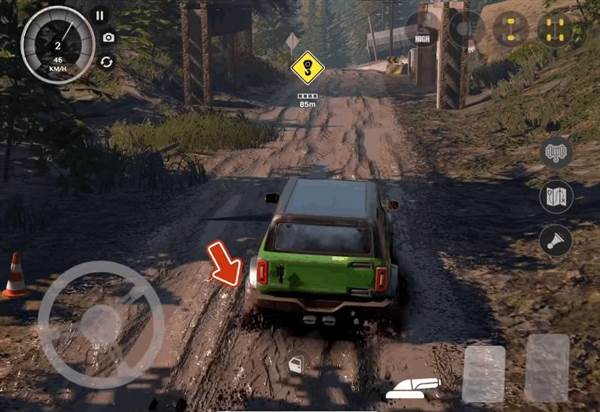Tap the round button beside HIGH
This screenshot has width=600, height=412.
[465, 28]
